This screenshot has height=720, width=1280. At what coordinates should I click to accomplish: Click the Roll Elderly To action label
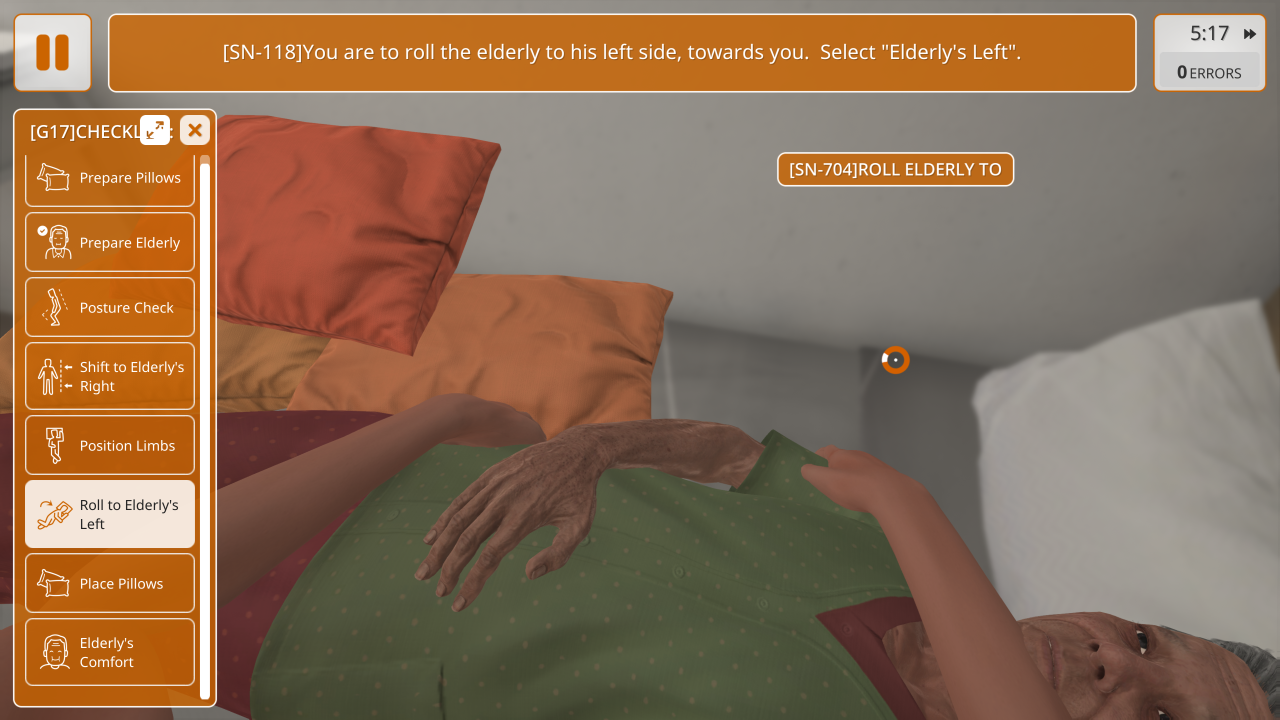coord(895,170)
